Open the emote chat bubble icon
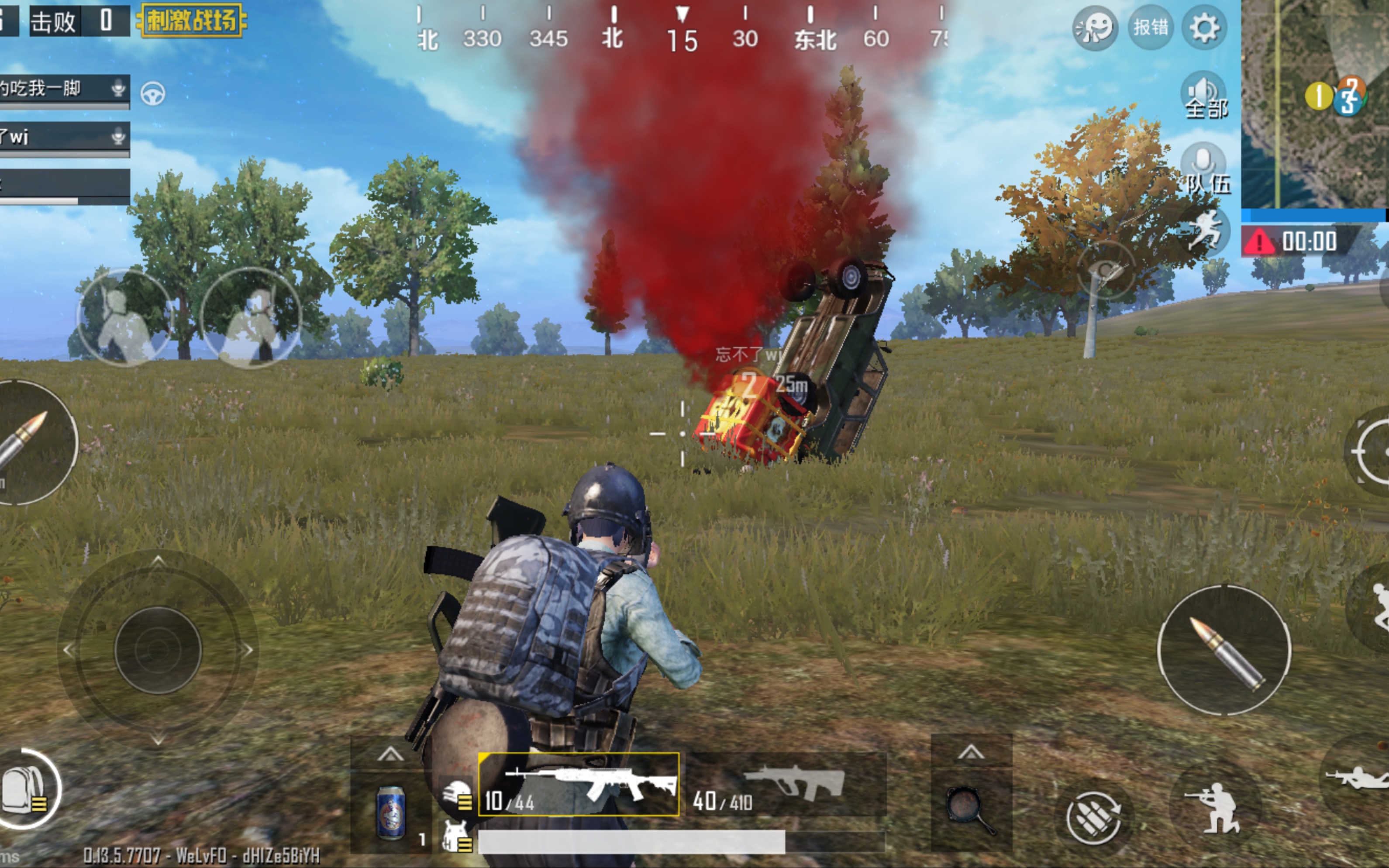Screen dimensions: 1389x868 [1095, 28]
